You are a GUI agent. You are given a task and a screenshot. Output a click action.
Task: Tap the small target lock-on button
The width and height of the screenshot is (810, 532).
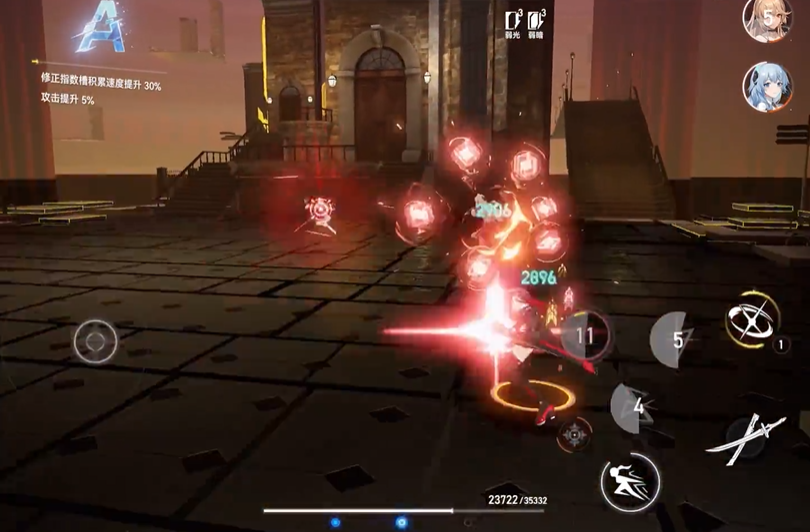coord(573,434)
